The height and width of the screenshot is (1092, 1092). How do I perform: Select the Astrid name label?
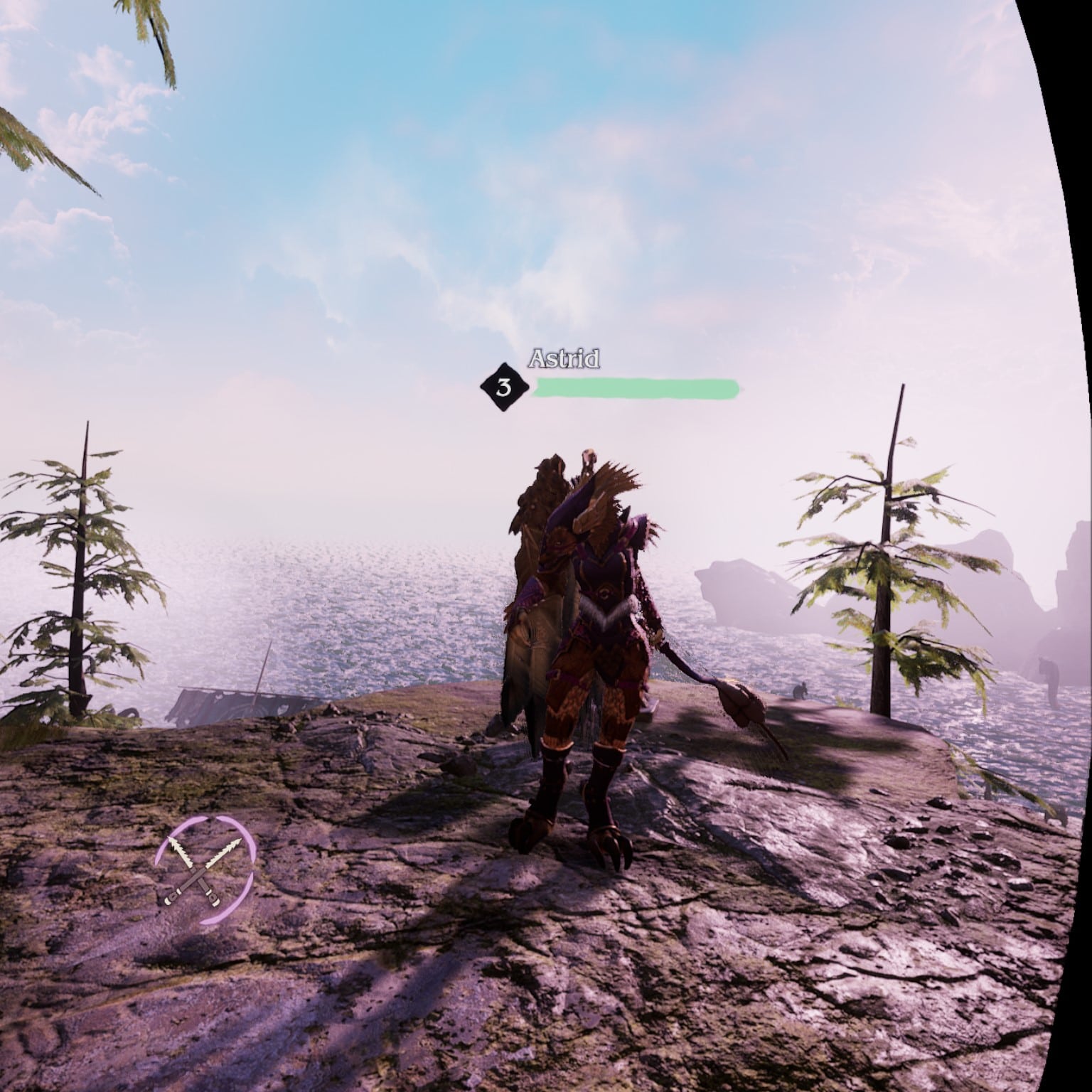click(x=565, y=360)
